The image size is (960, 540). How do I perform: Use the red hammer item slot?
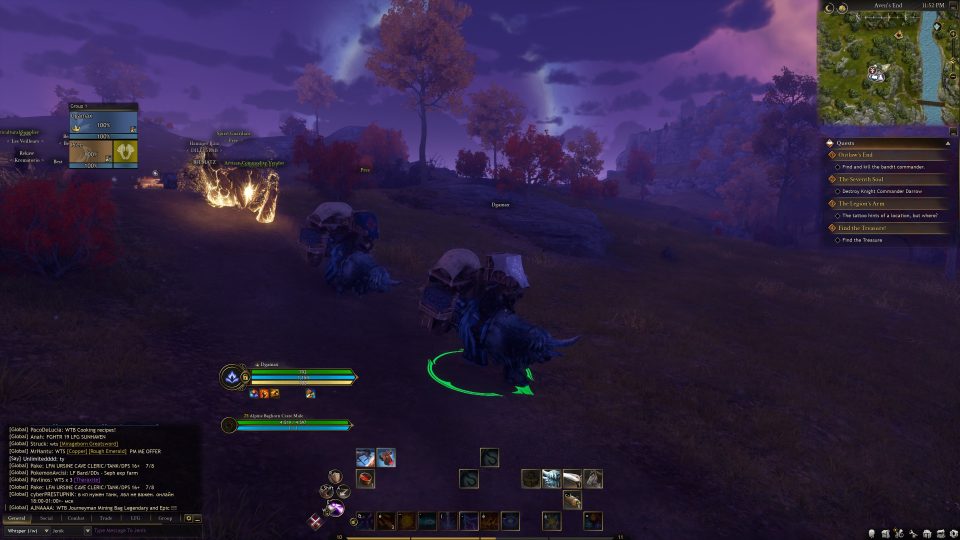coord(365,478)
